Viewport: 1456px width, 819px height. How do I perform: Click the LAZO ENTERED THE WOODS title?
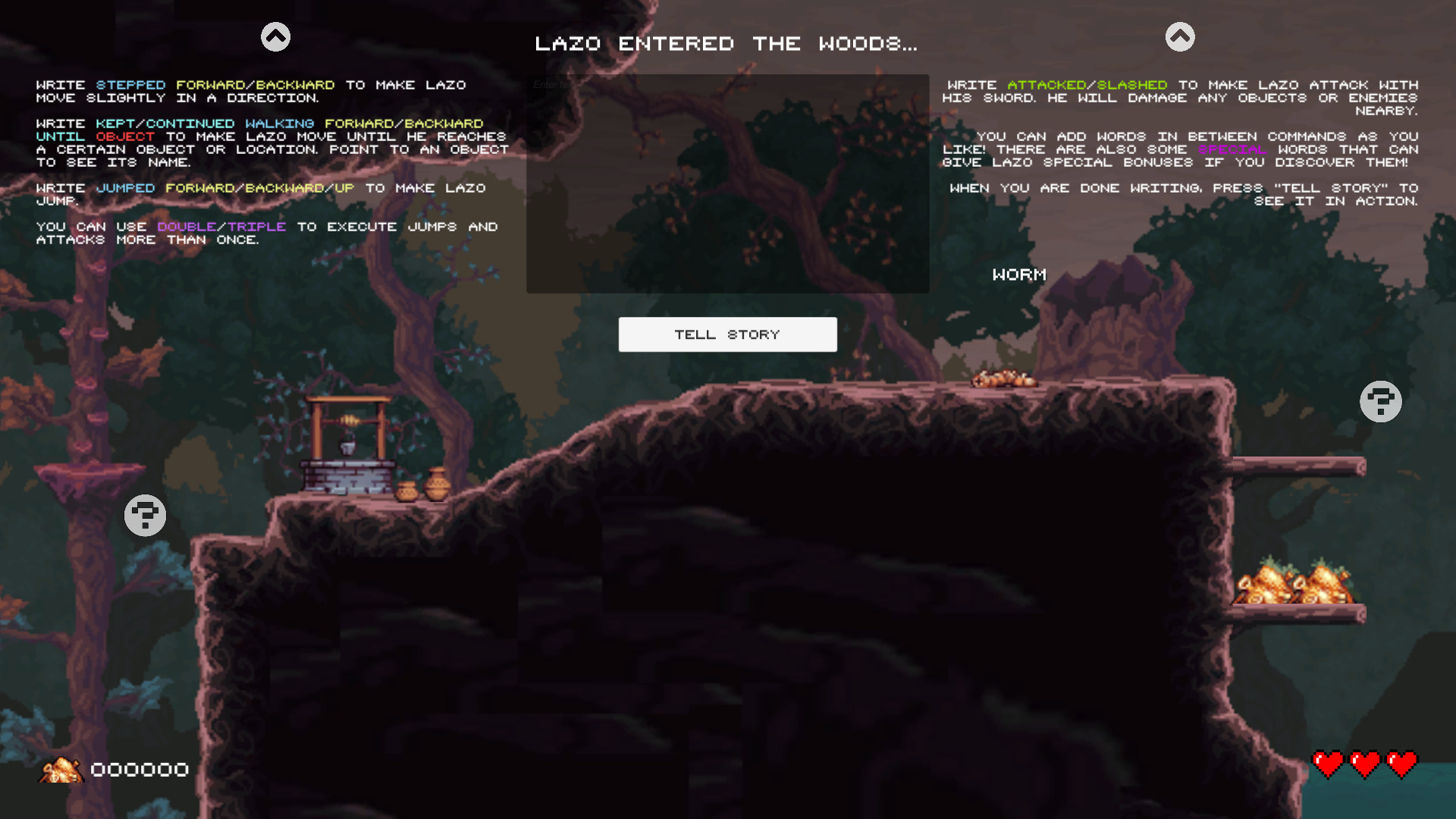pyautogui.click(x=726, y=43)
